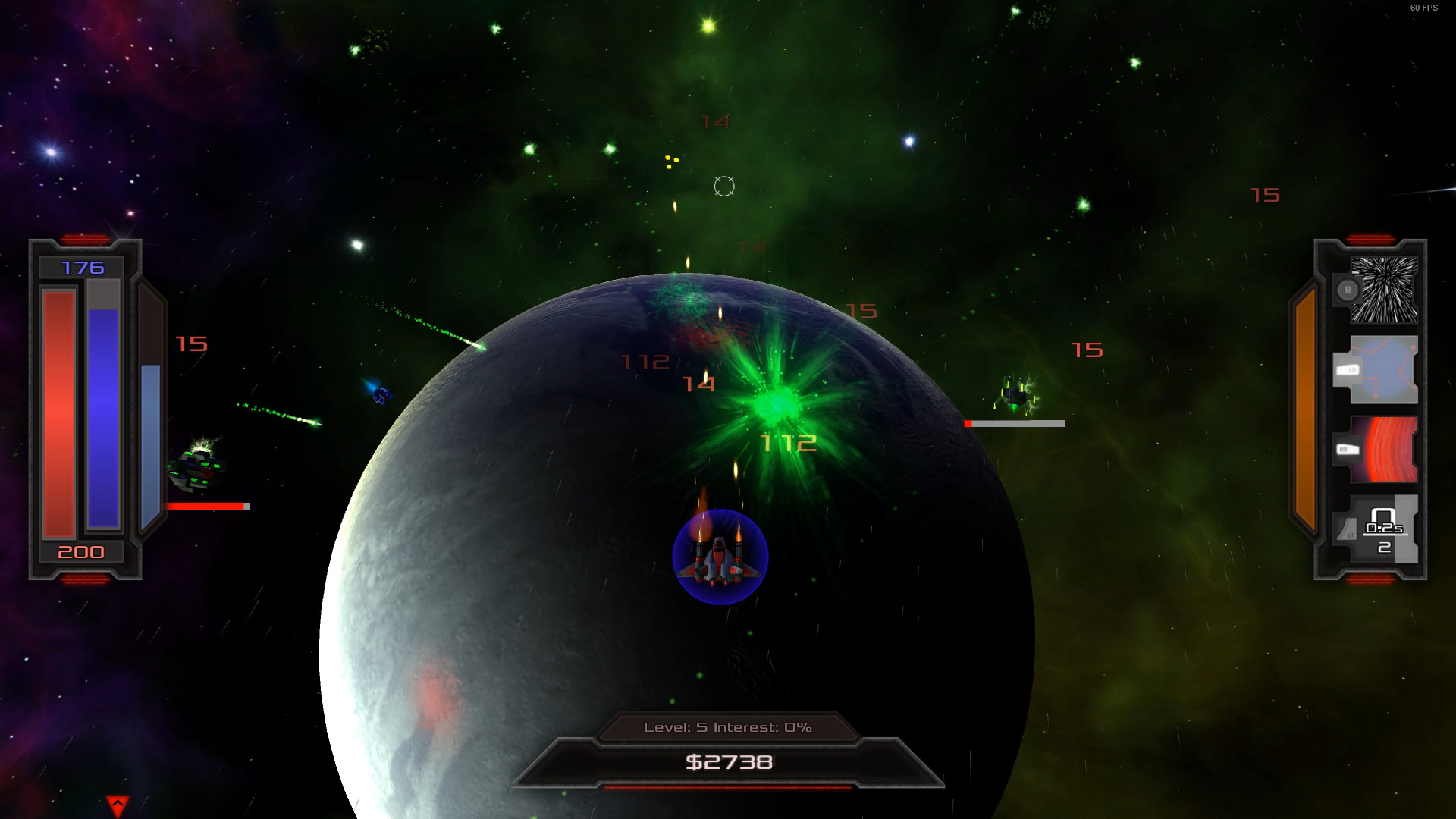Click the shield value label reading 176

[85, 267]
